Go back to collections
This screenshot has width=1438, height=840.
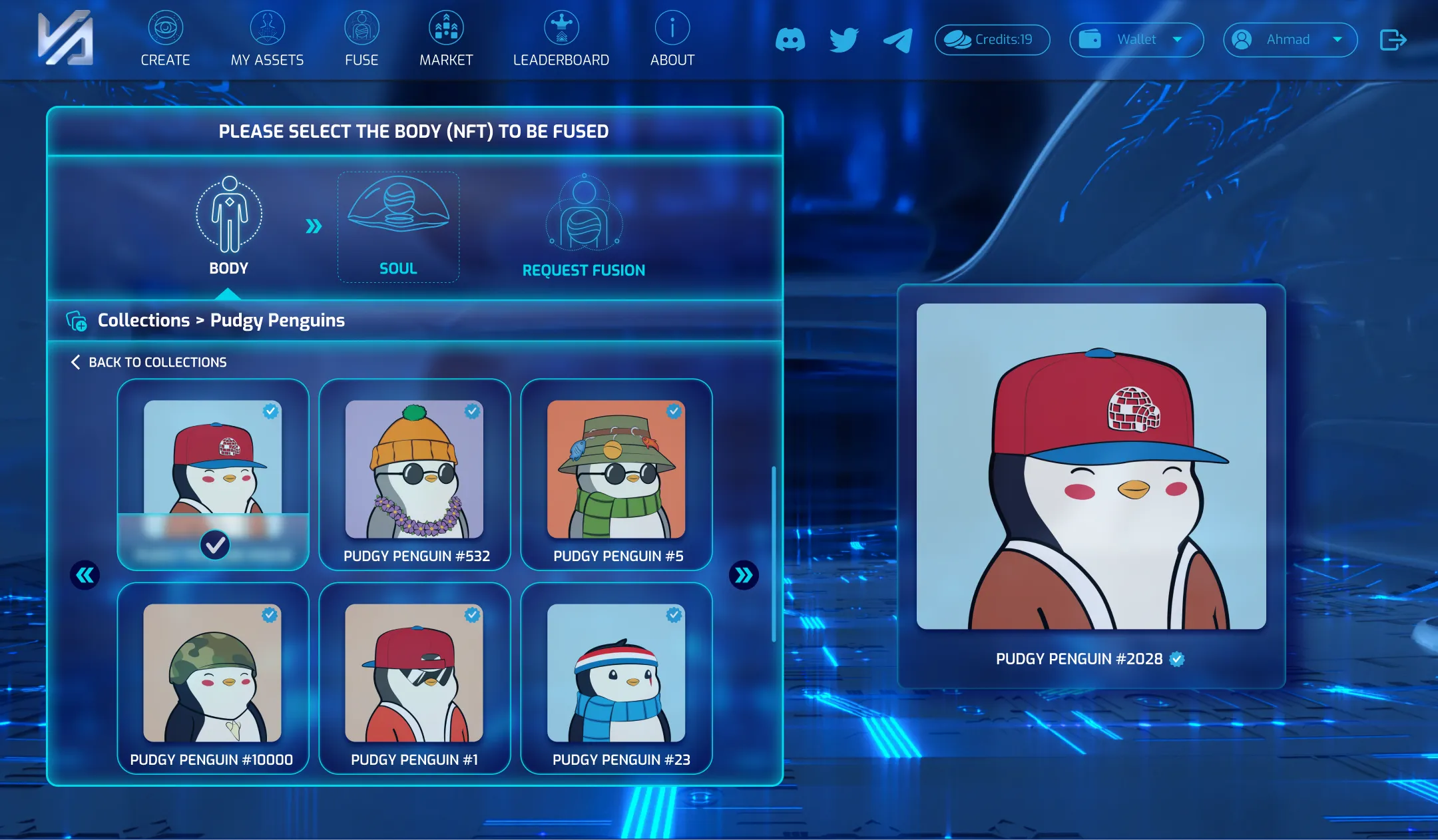(x=149, y=362)
